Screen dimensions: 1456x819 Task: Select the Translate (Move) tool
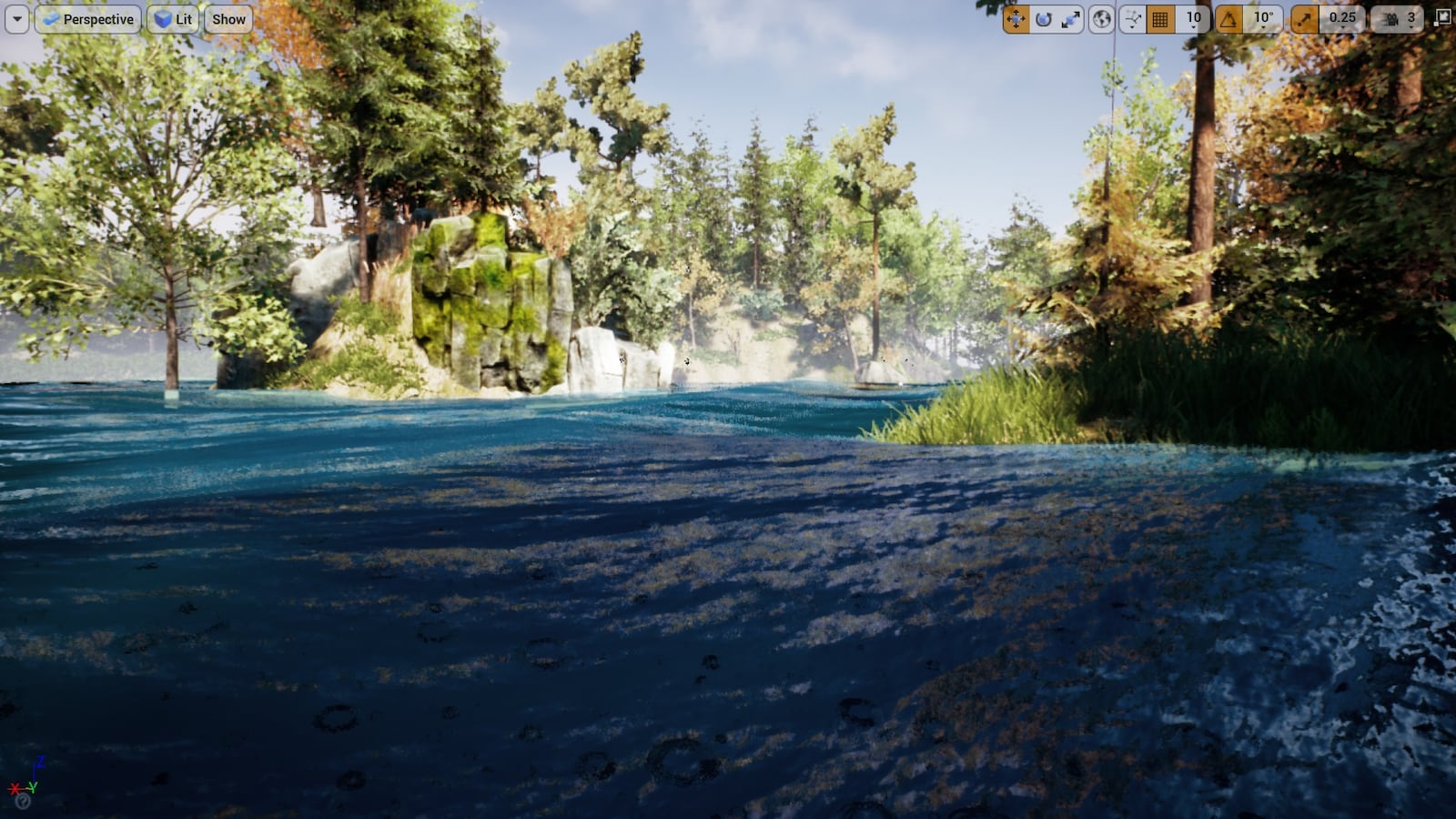[x=1017, y=17]
